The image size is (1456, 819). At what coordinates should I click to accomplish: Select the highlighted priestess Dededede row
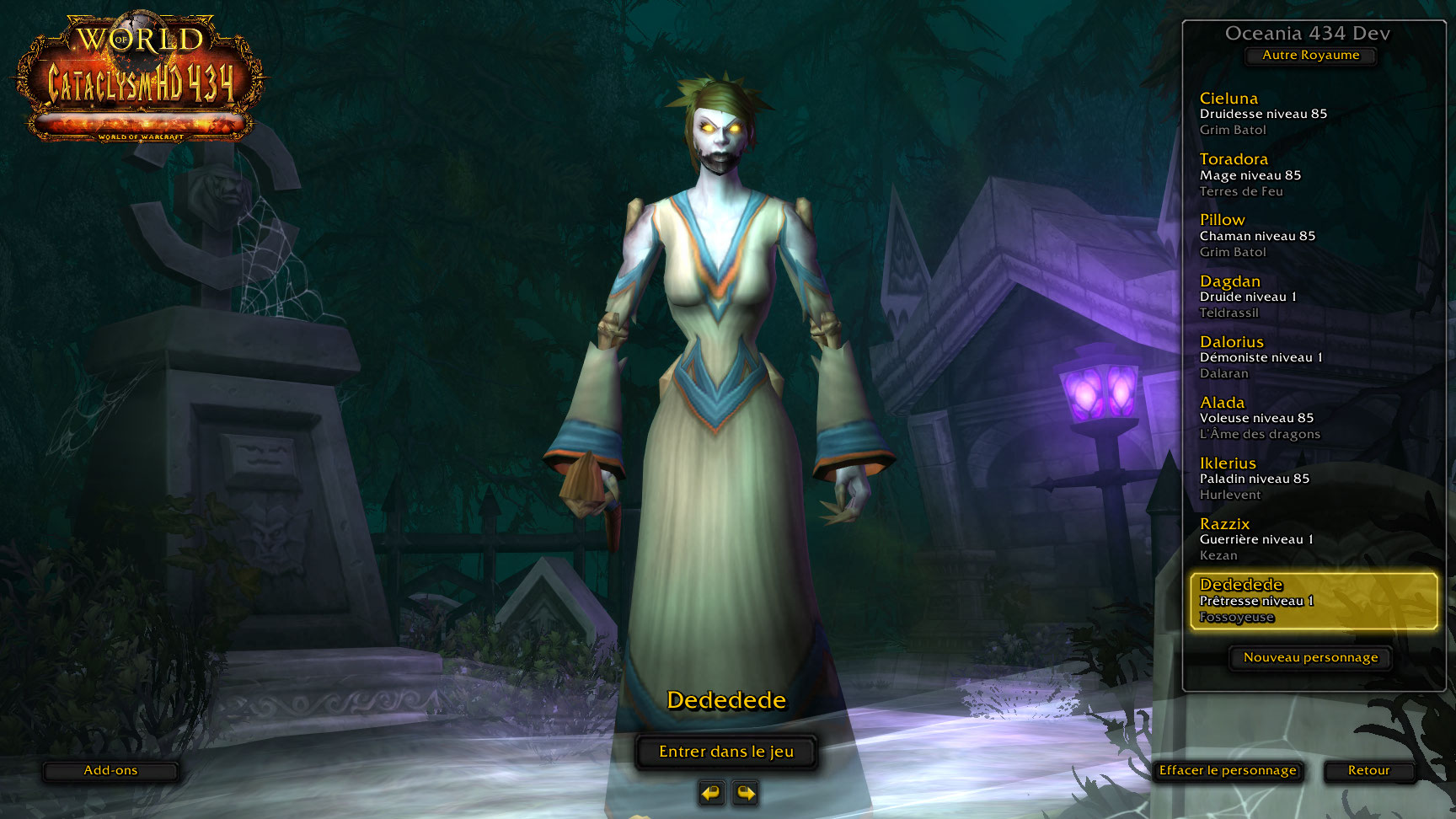pyautogui.click(x=1313, y=601)
